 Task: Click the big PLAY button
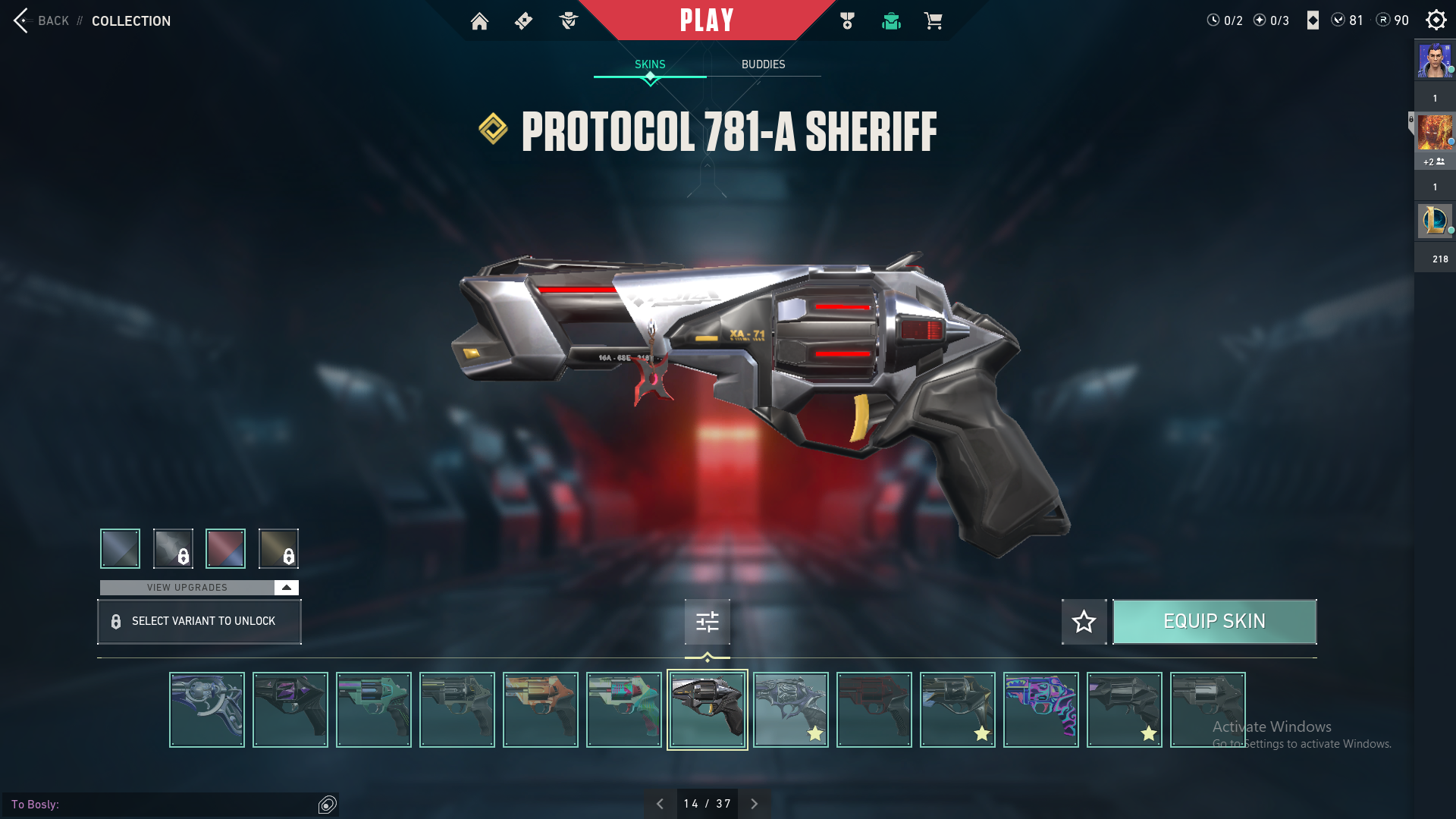pos(707,20)
